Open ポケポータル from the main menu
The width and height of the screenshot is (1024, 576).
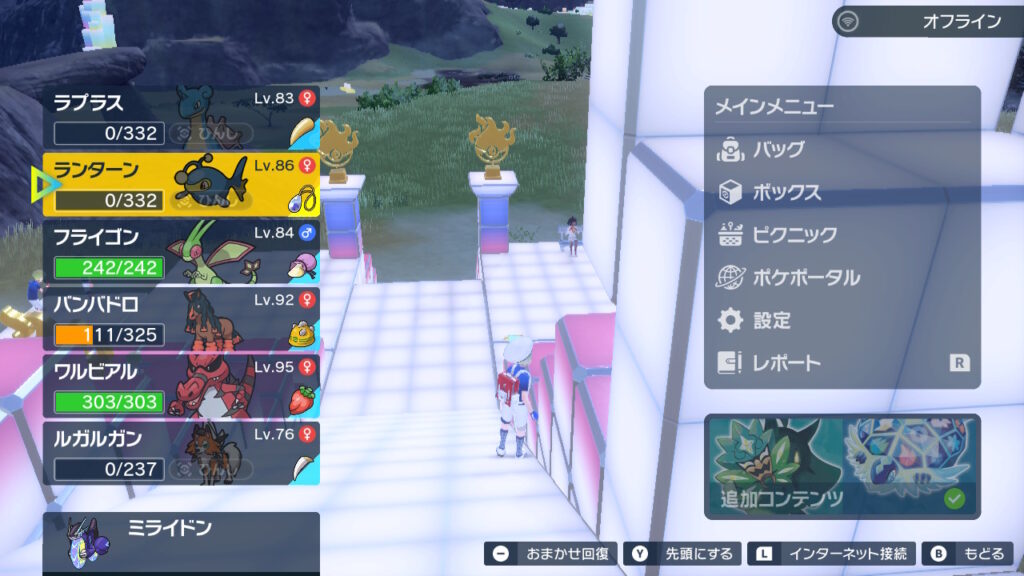click(x=805, y=278)
